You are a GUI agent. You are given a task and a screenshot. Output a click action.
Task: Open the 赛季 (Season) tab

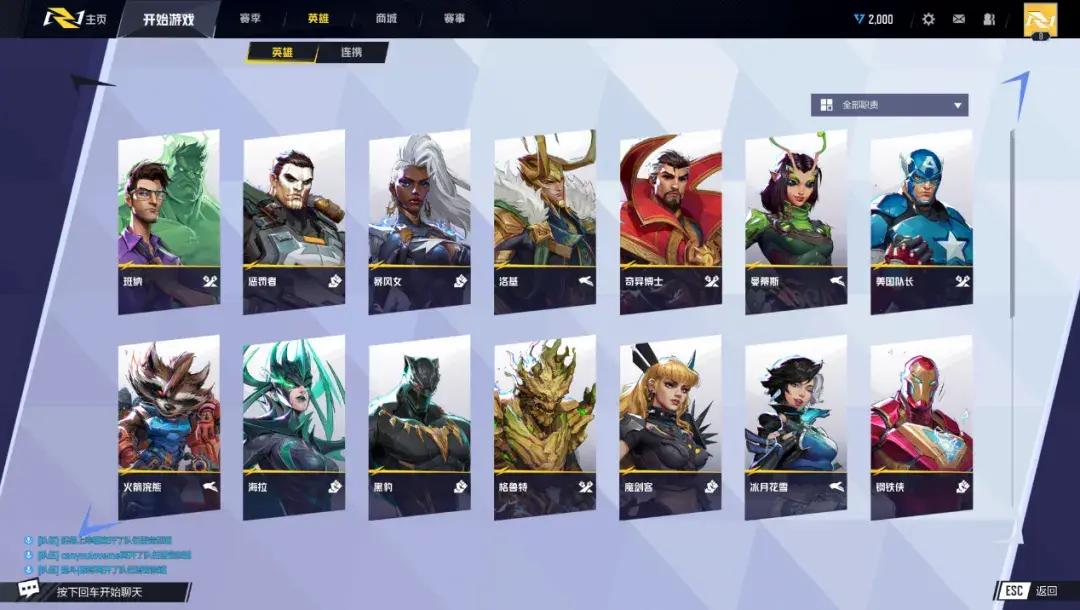[x=251, y=19]
